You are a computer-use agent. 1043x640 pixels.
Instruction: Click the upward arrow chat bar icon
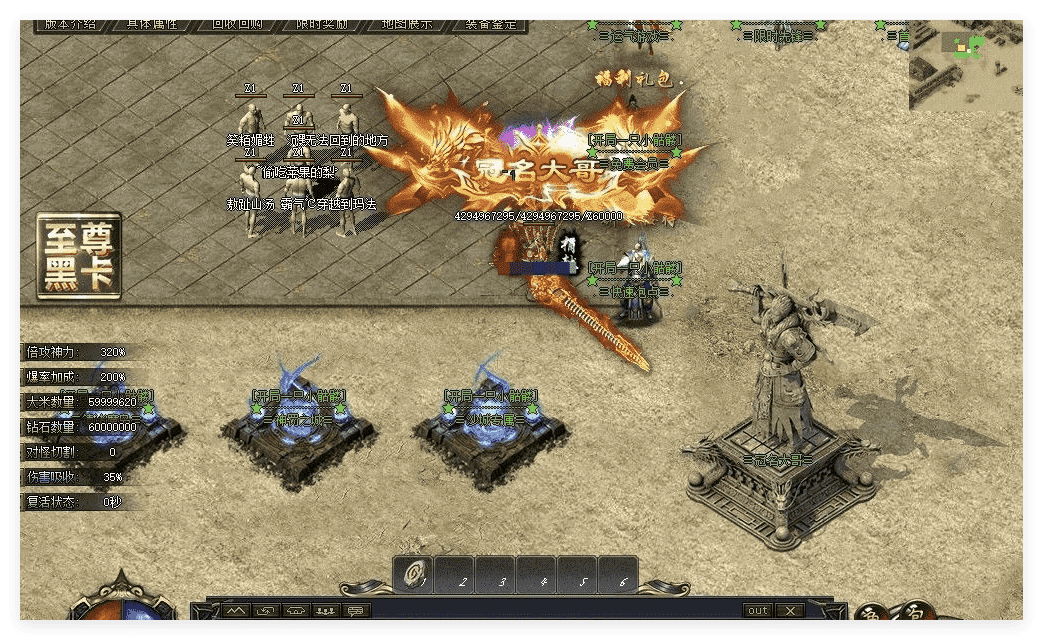tap(236, 610)
